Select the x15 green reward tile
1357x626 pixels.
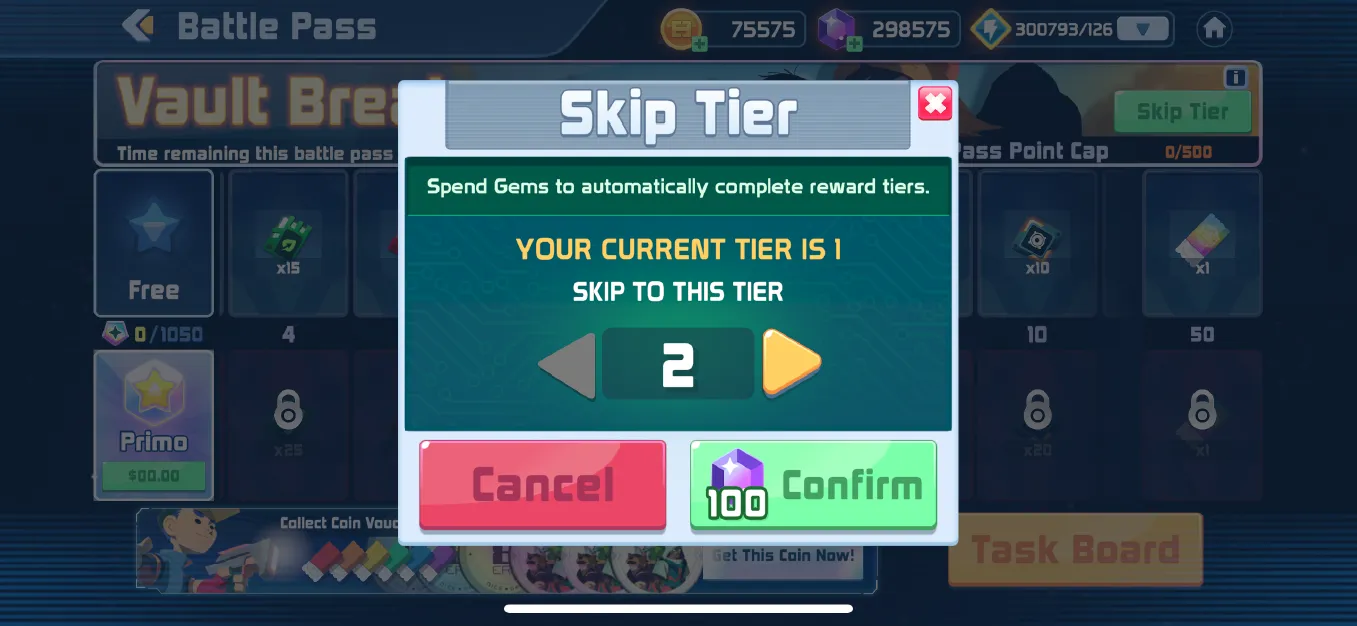[x=288, y=243]
